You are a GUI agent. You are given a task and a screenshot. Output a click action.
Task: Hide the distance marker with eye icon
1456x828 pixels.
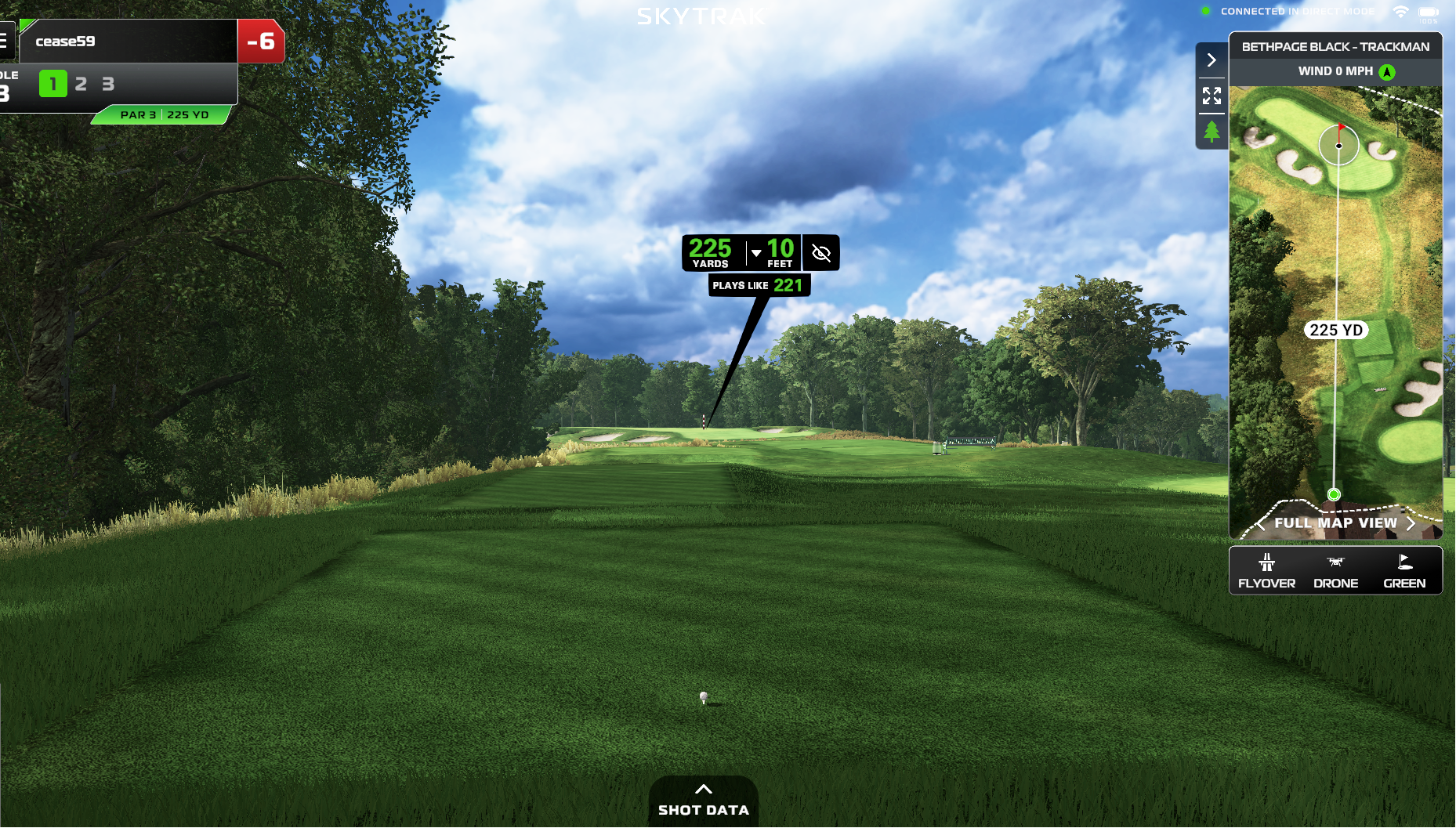[x=821, y=253]
